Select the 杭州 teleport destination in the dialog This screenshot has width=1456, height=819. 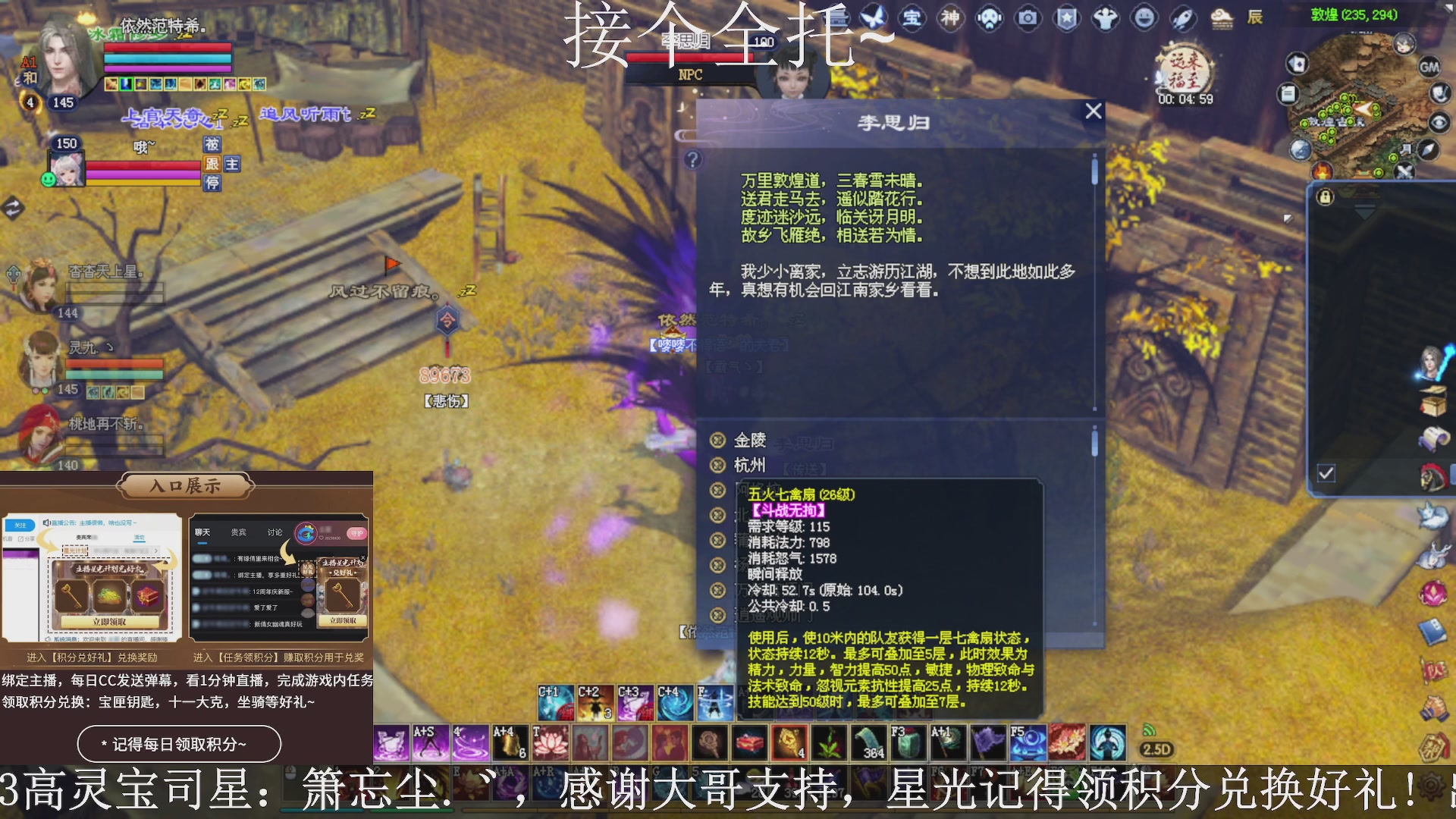750,464
